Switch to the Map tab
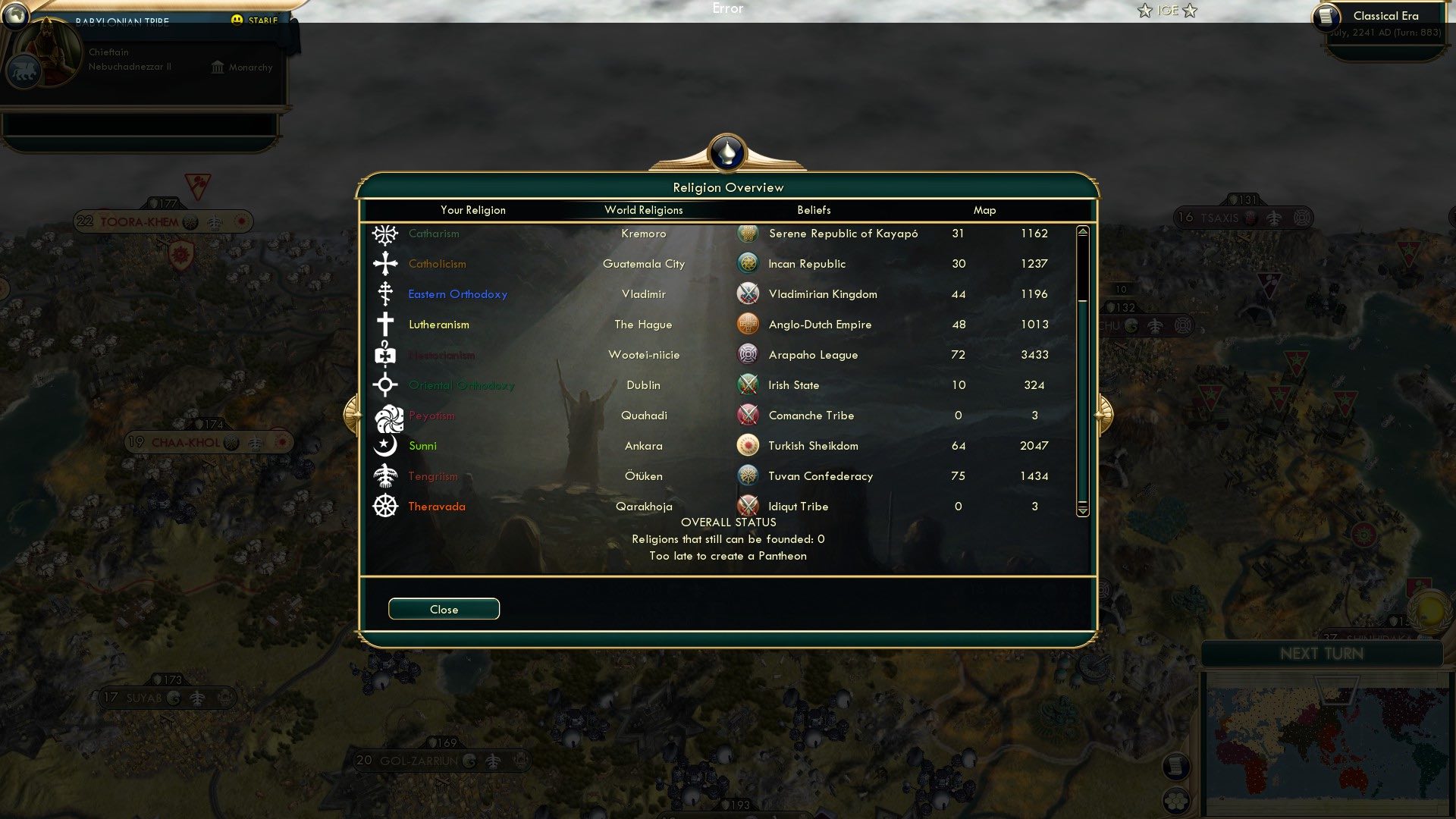The width and height of the screenshot is (1456, 819). point(984,210)
